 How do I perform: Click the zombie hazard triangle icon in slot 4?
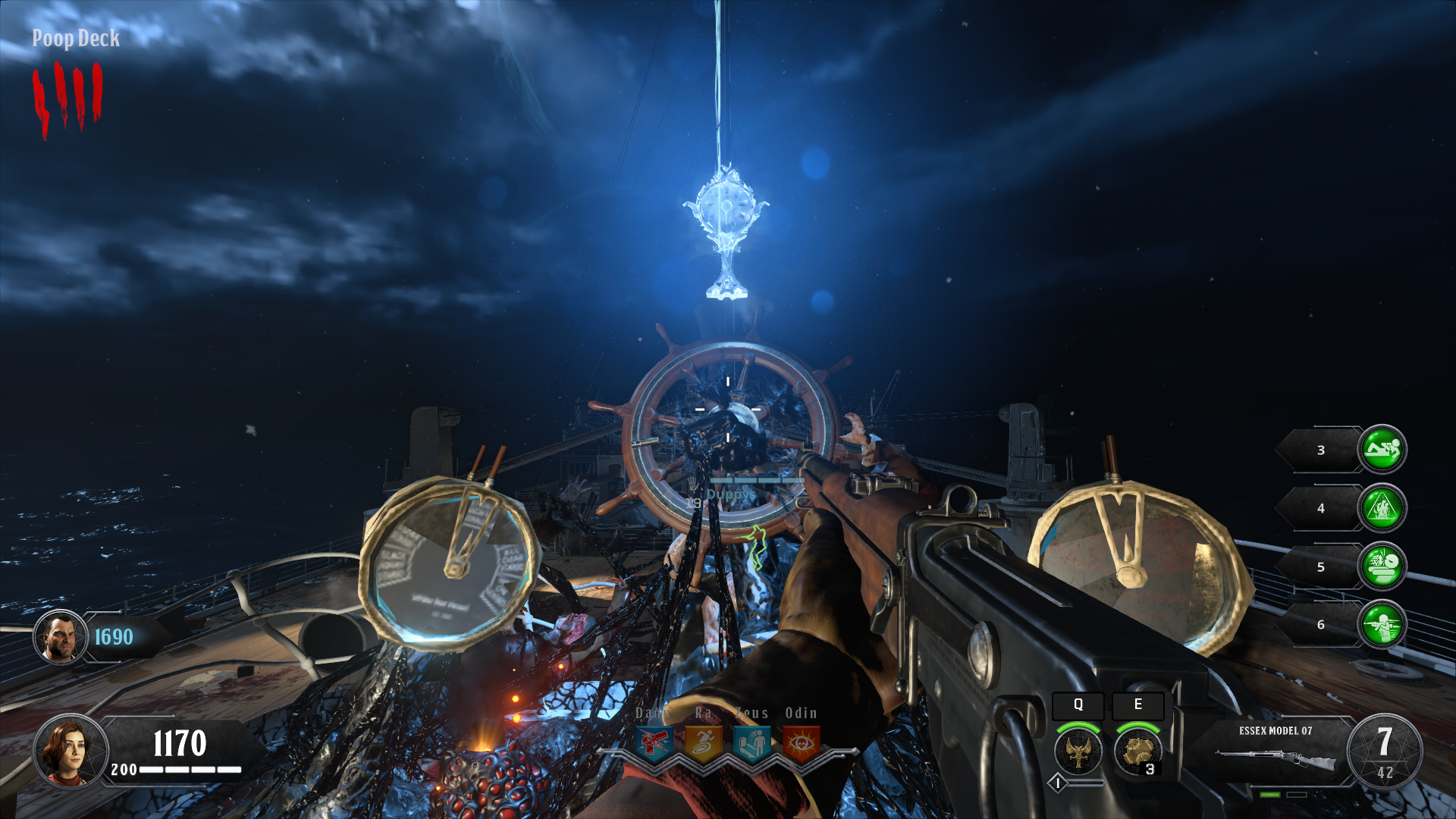(x=1383, y=509)
